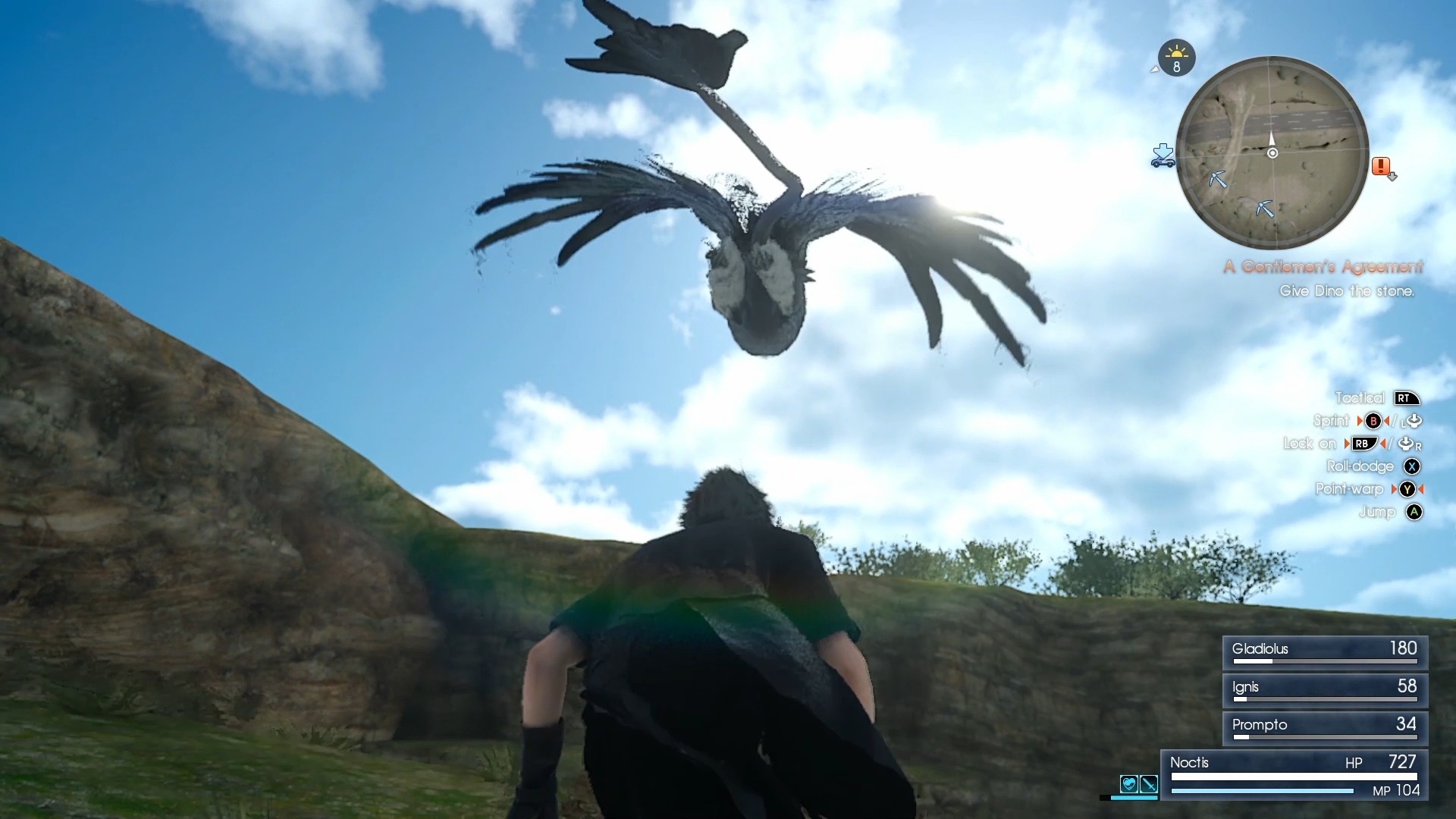Viewport: 1456px width, 819px height.
Task: Click the small down arrow under the quest marker
Action: (1393, 176)
